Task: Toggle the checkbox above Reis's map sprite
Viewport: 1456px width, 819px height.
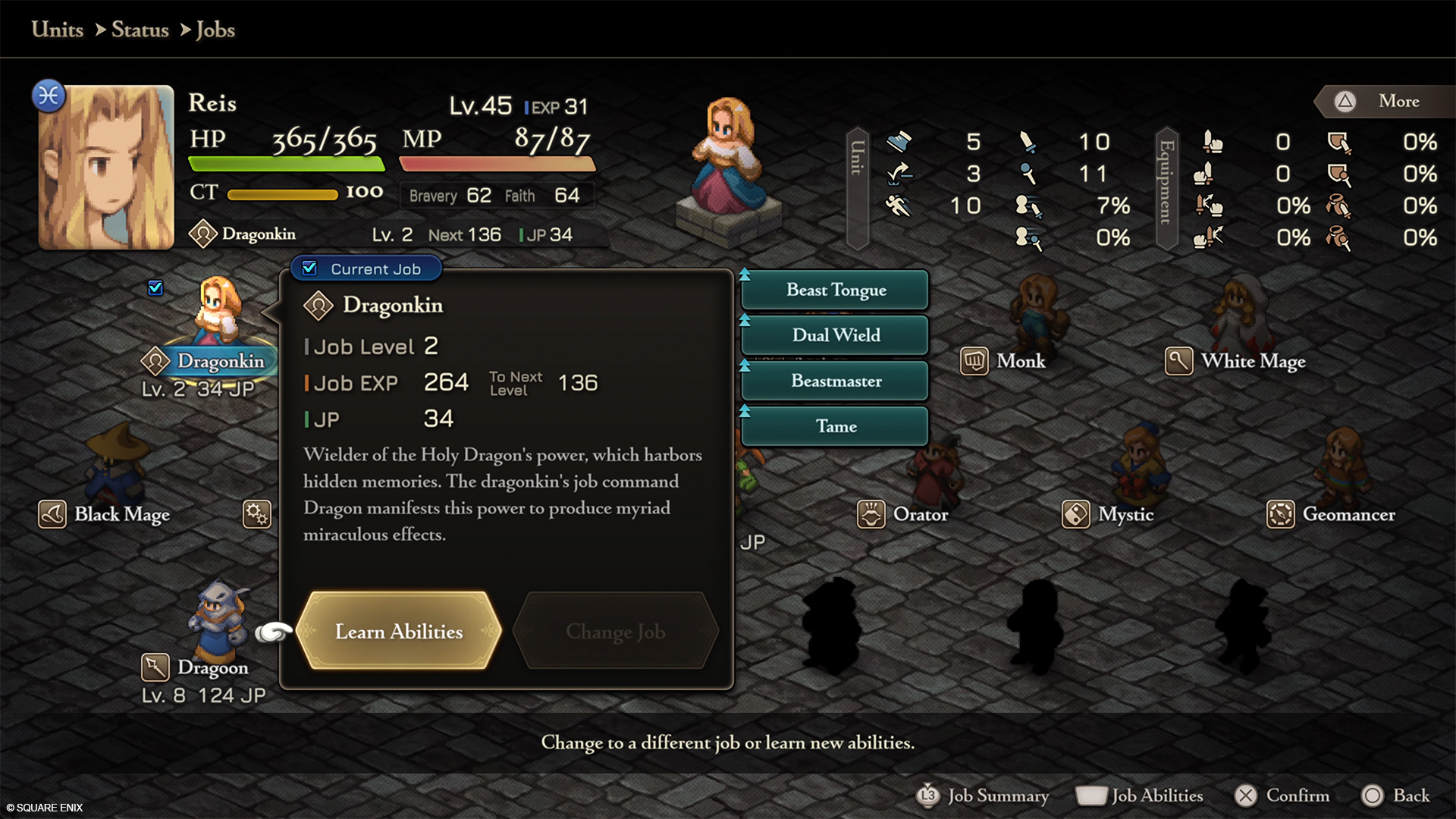Action: (x=155, y=287)
